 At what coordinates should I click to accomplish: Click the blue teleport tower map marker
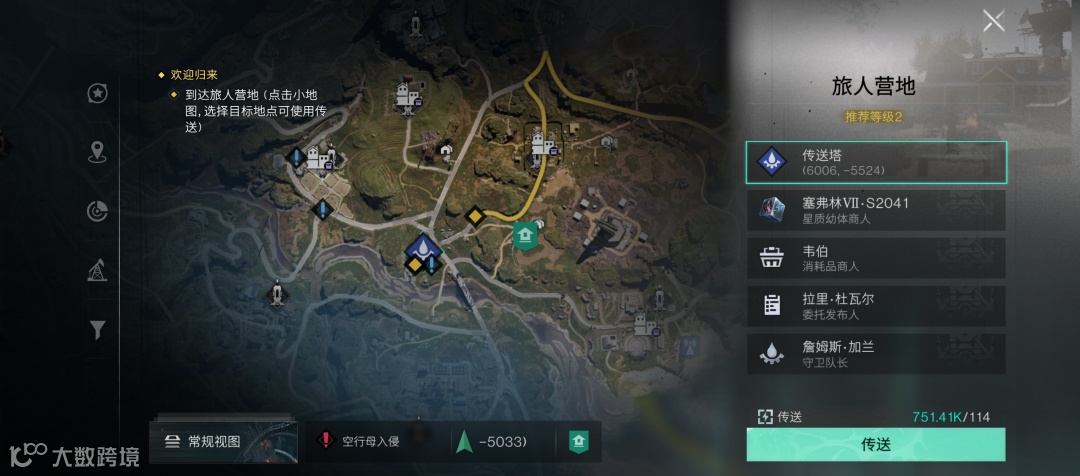[424, 246]
